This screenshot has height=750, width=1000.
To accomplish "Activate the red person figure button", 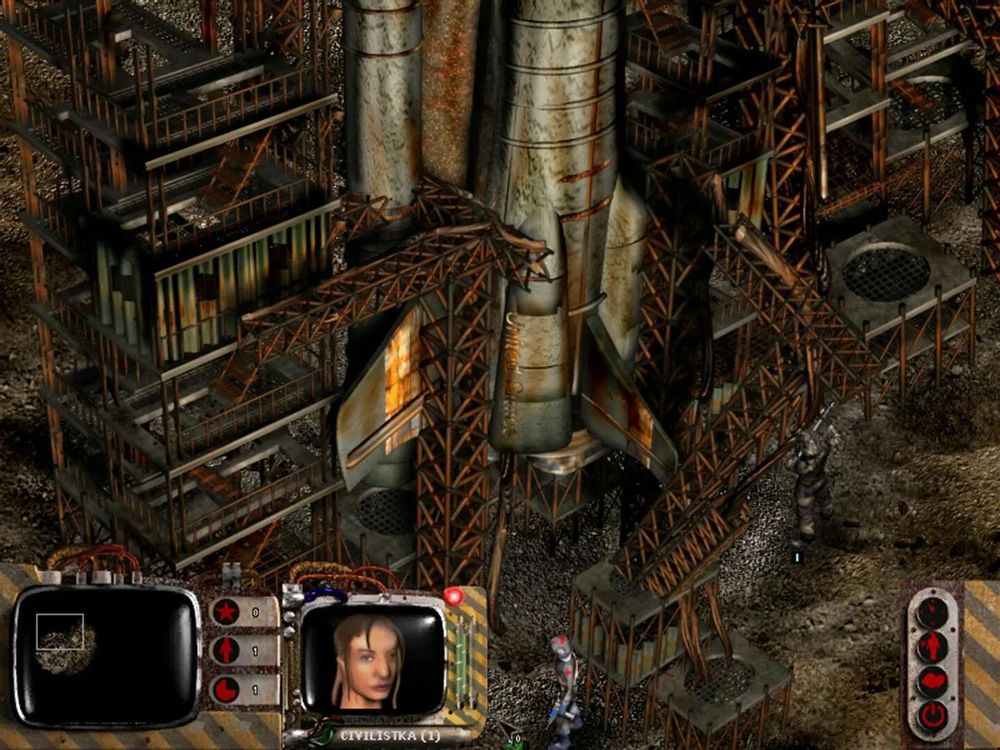I will click(x=933, y=646).
